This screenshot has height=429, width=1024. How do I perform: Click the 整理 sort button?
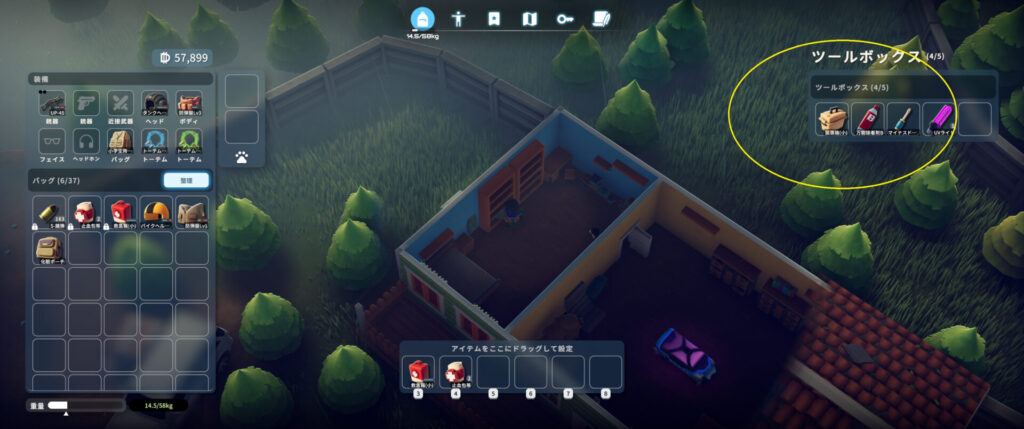click(x=186, y=180)
